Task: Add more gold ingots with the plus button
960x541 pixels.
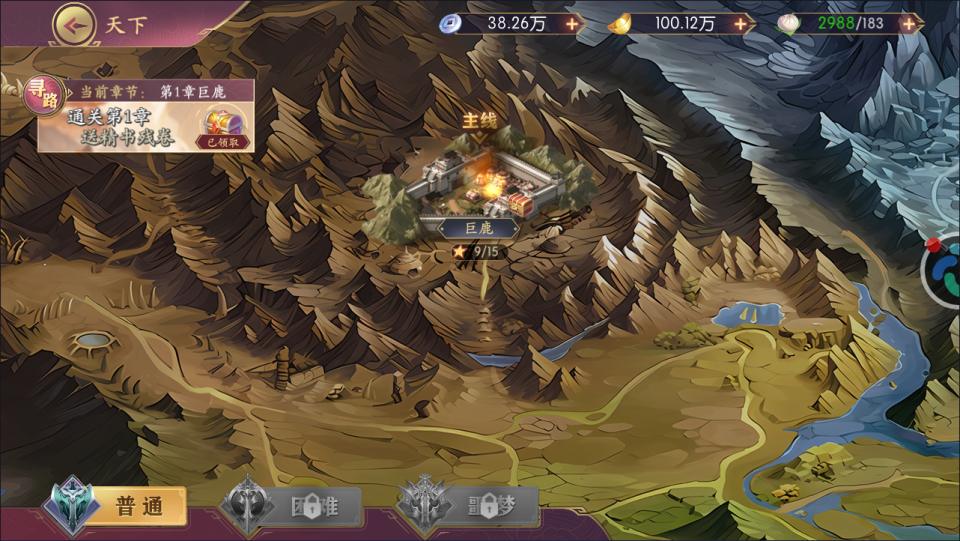Action: pos(740,23)
